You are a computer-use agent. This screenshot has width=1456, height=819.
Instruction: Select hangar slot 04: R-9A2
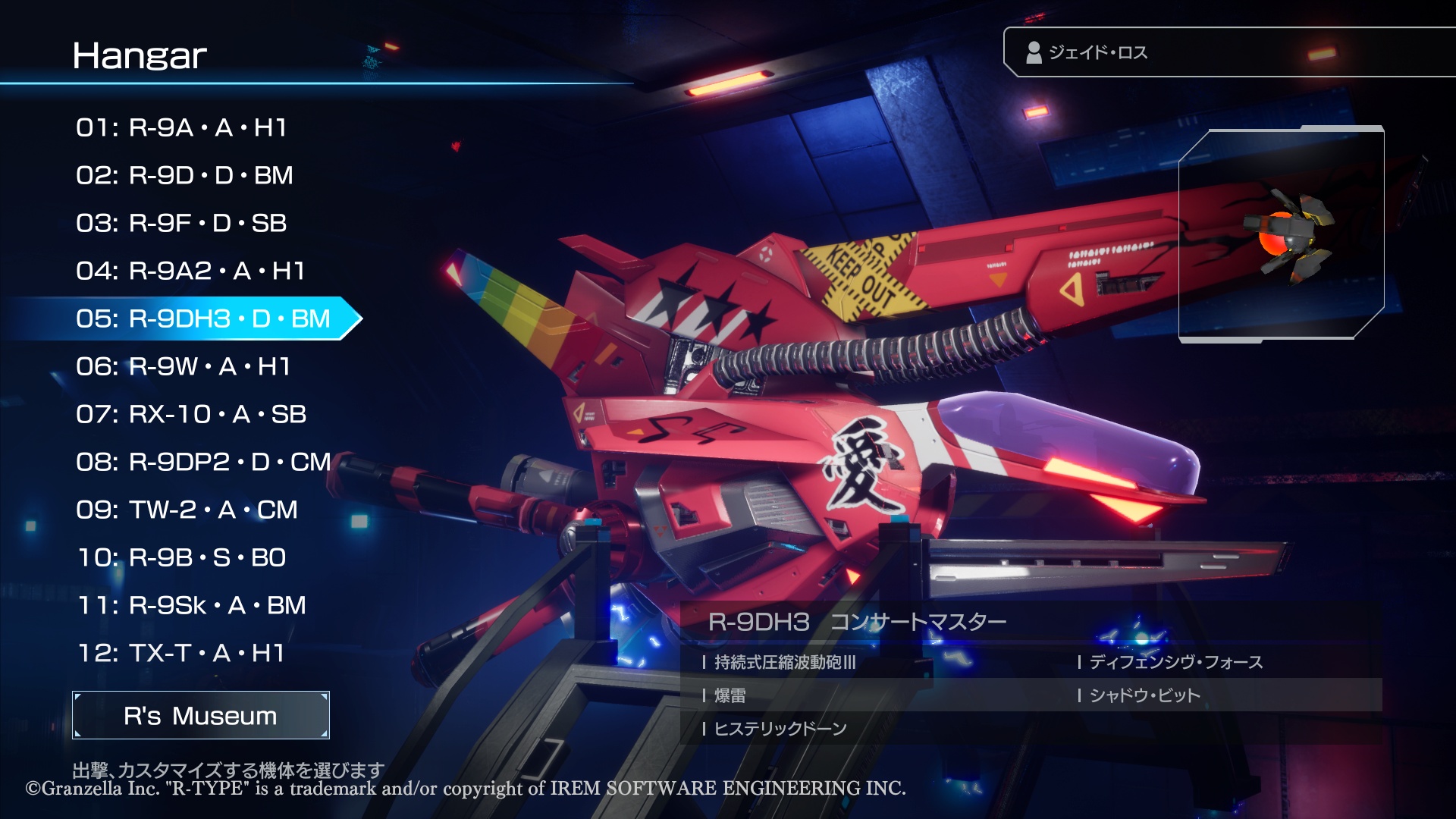click(x=190, y=271)
